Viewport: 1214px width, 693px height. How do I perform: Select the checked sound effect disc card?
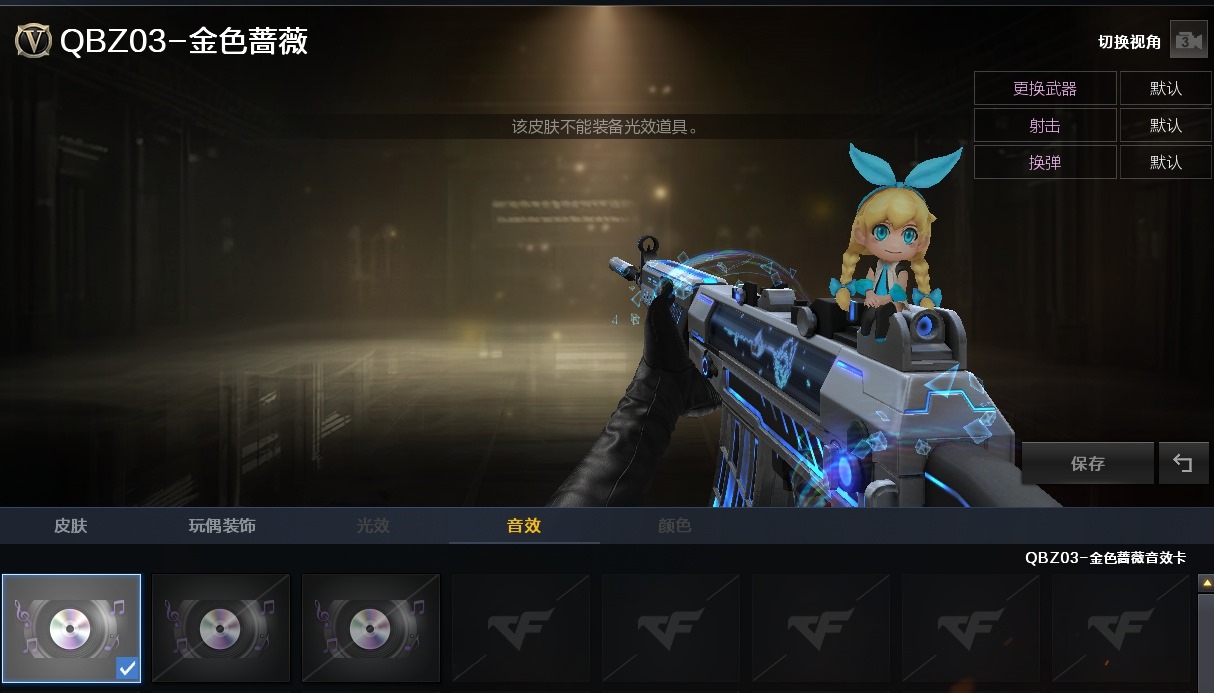point(71,628)
